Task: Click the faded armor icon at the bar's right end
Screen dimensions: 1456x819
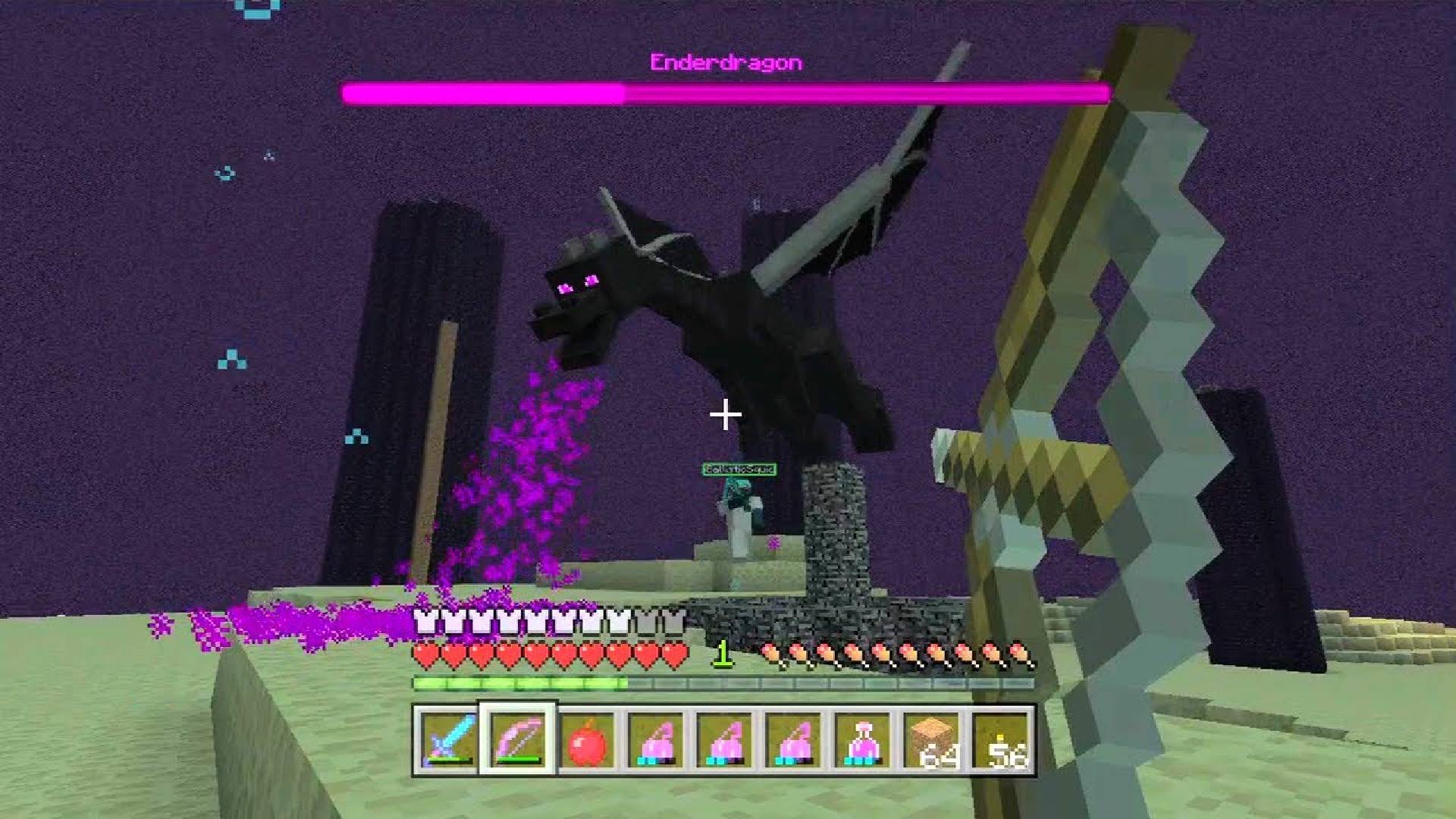Action: (x=673, y=622)
